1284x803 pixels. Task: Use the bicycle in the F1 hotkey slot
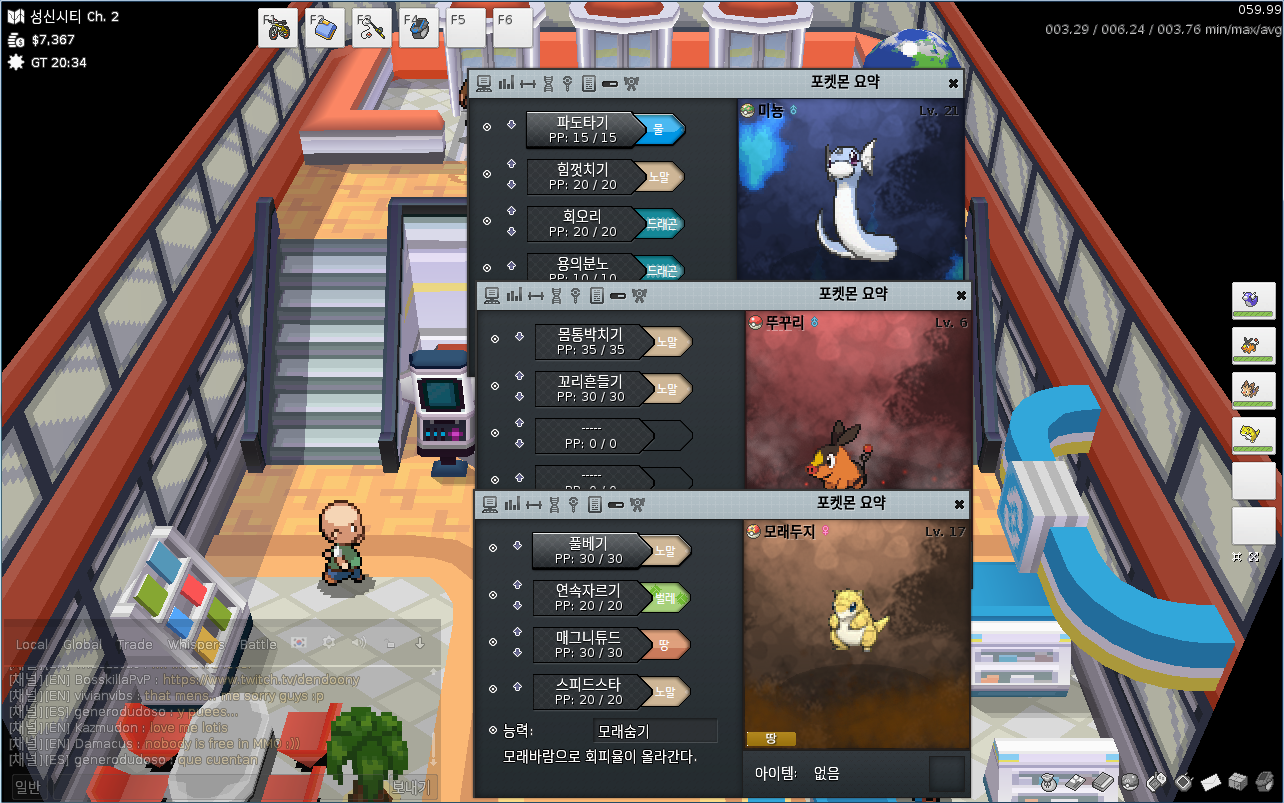pyautogui.click(x=279, y=28)
